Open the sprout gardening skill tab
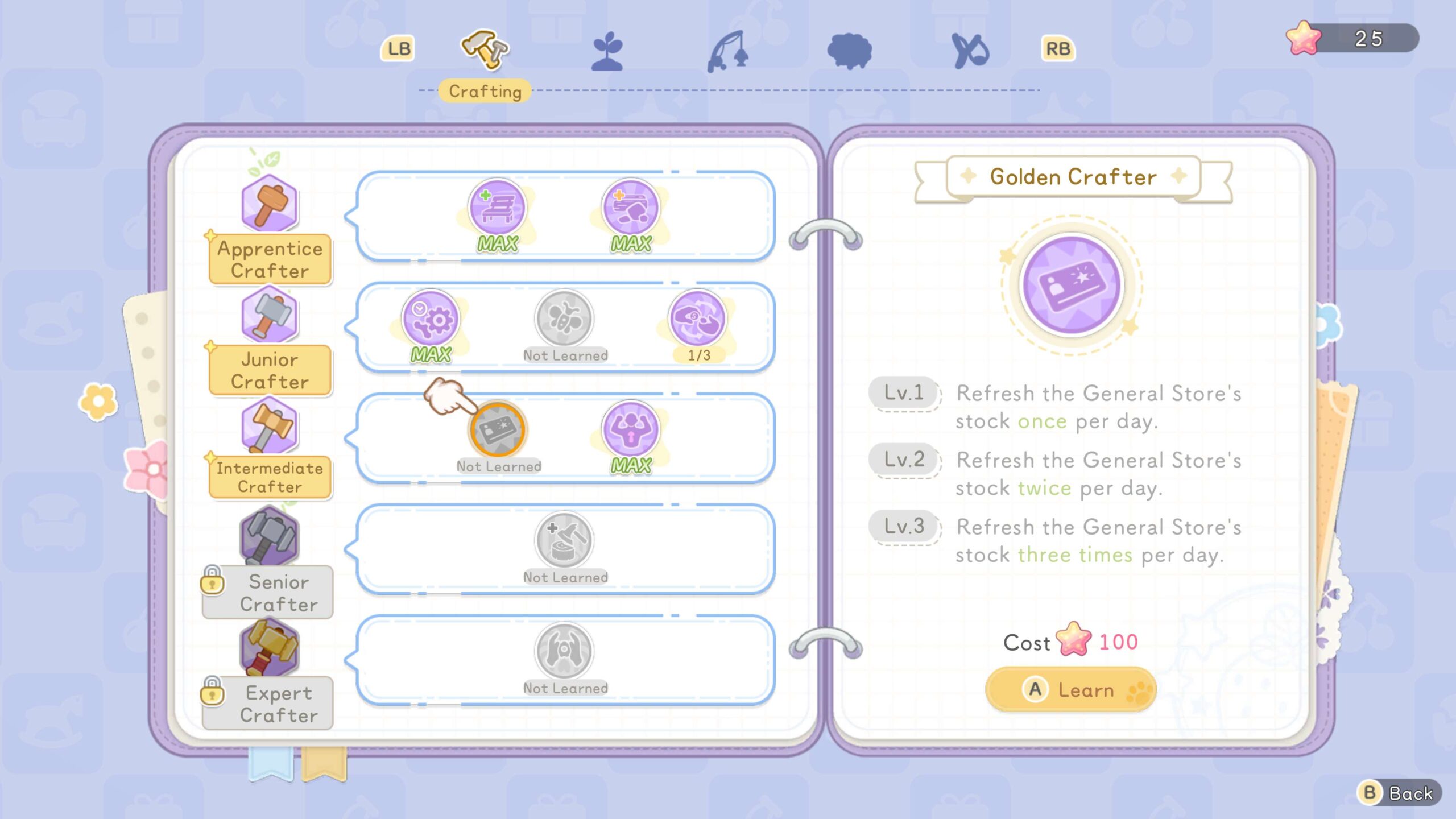This screenshot has width=1456, height=819. (607, 51)
